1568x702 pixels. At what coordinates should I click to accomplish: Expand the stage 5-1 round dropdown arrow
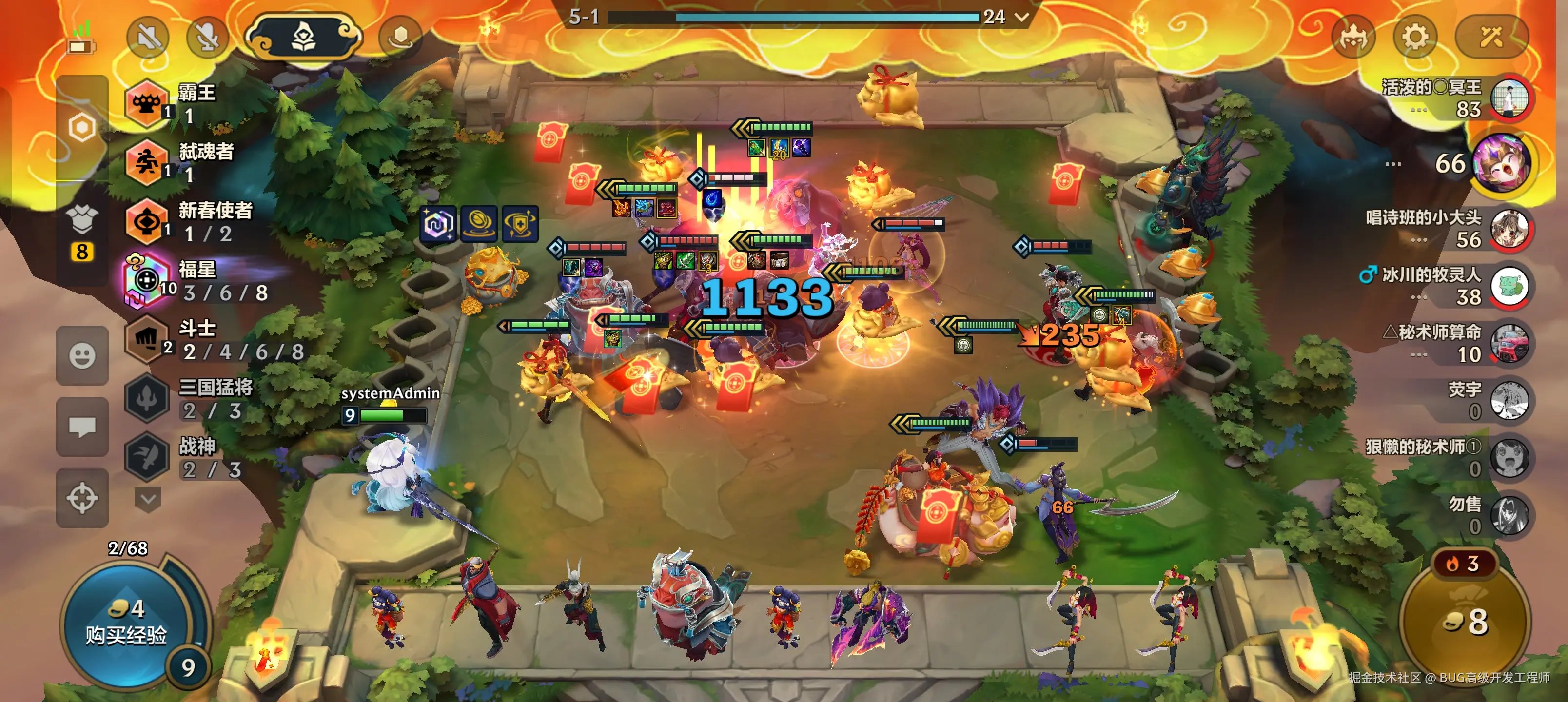[1022, 17]
